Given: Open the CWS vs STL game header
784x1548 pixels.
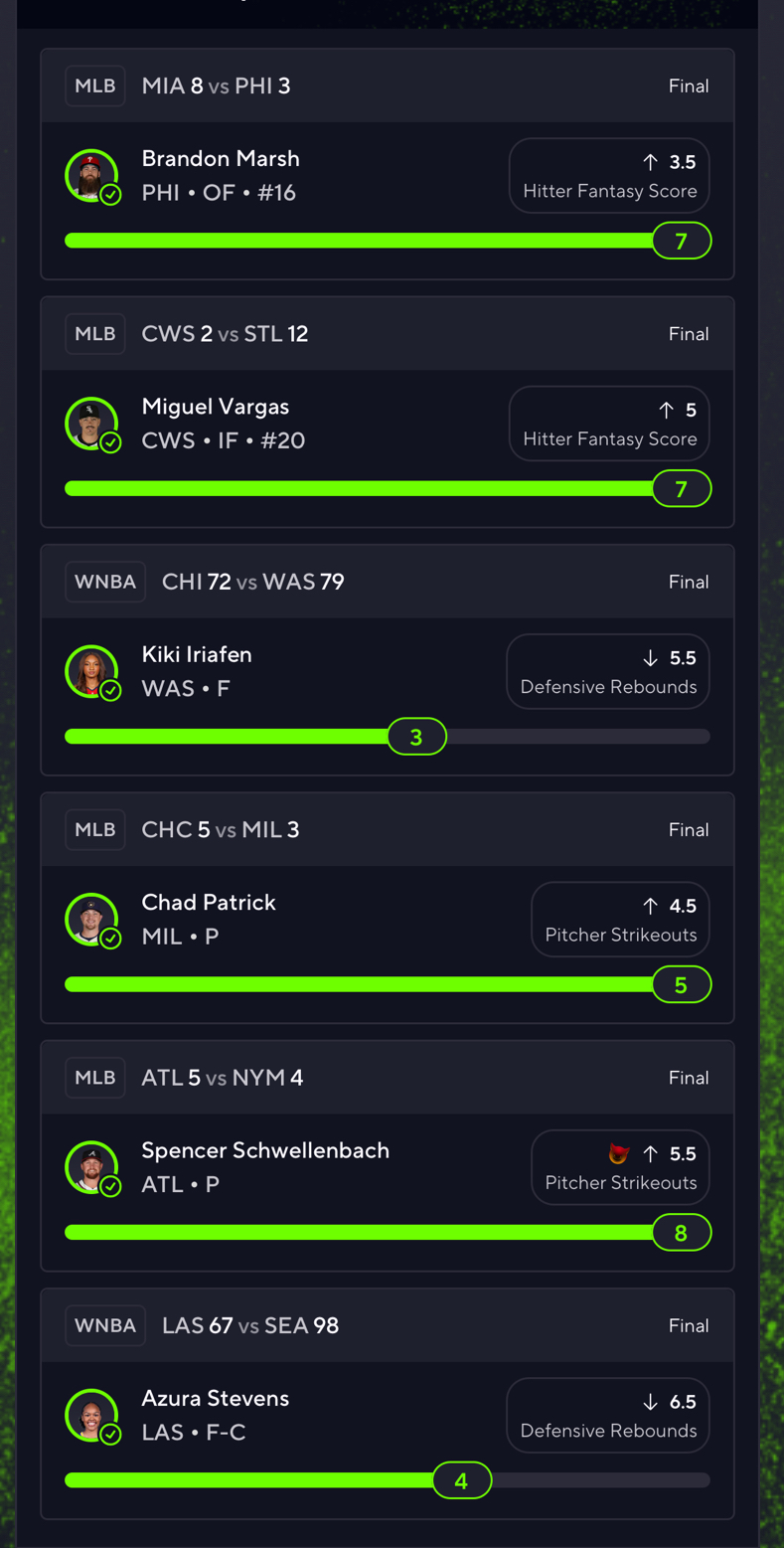Looking at the screenshot, I should (387, 334).
